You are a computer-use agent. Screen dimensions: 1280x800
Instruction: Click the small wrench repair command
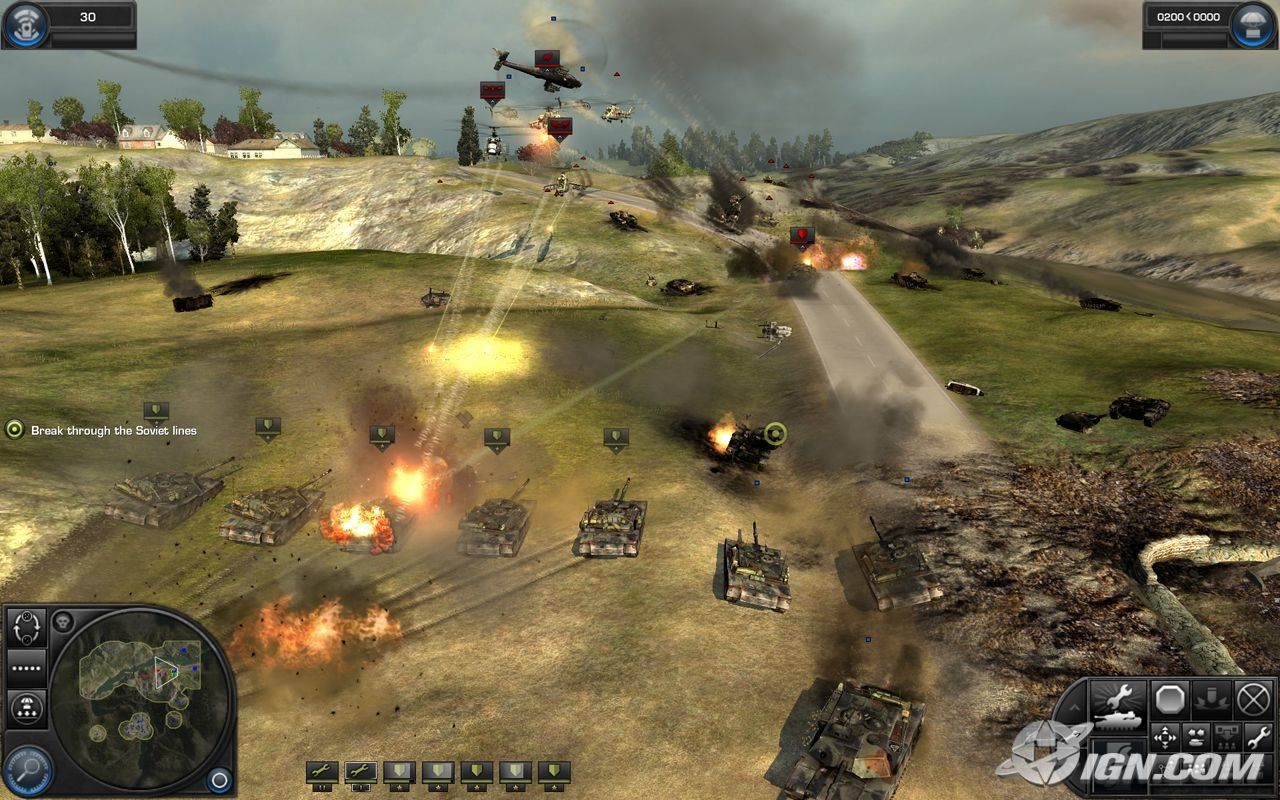[x=1258, y=738]
